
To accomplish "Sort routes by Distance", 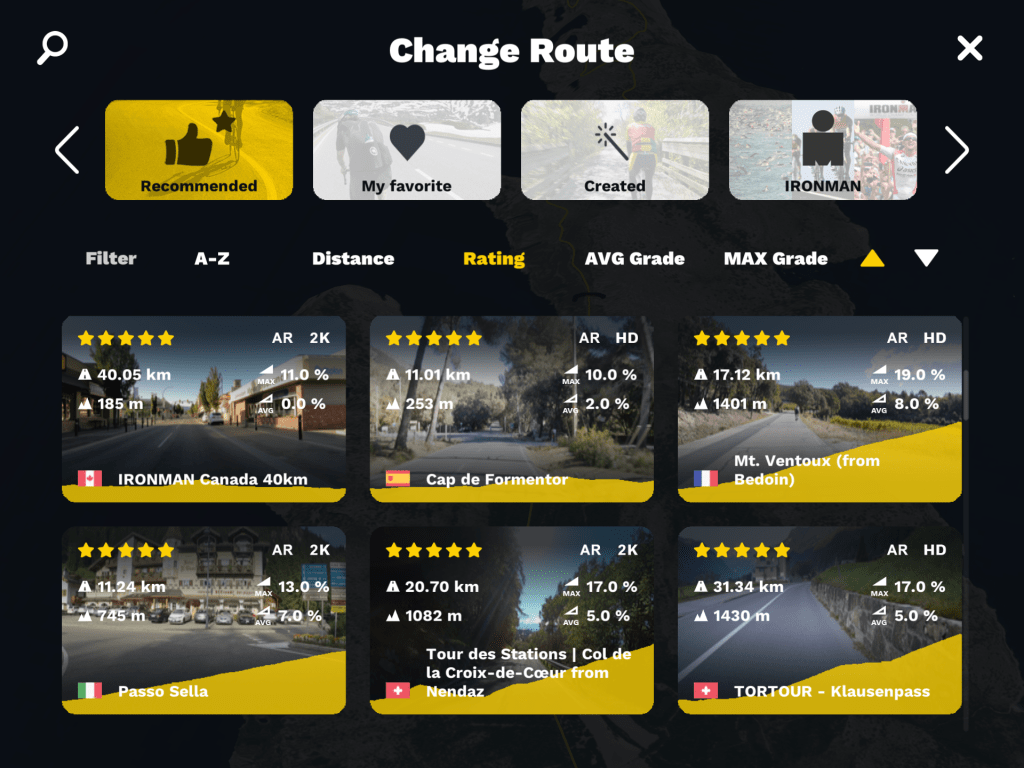I will [353, 258].
